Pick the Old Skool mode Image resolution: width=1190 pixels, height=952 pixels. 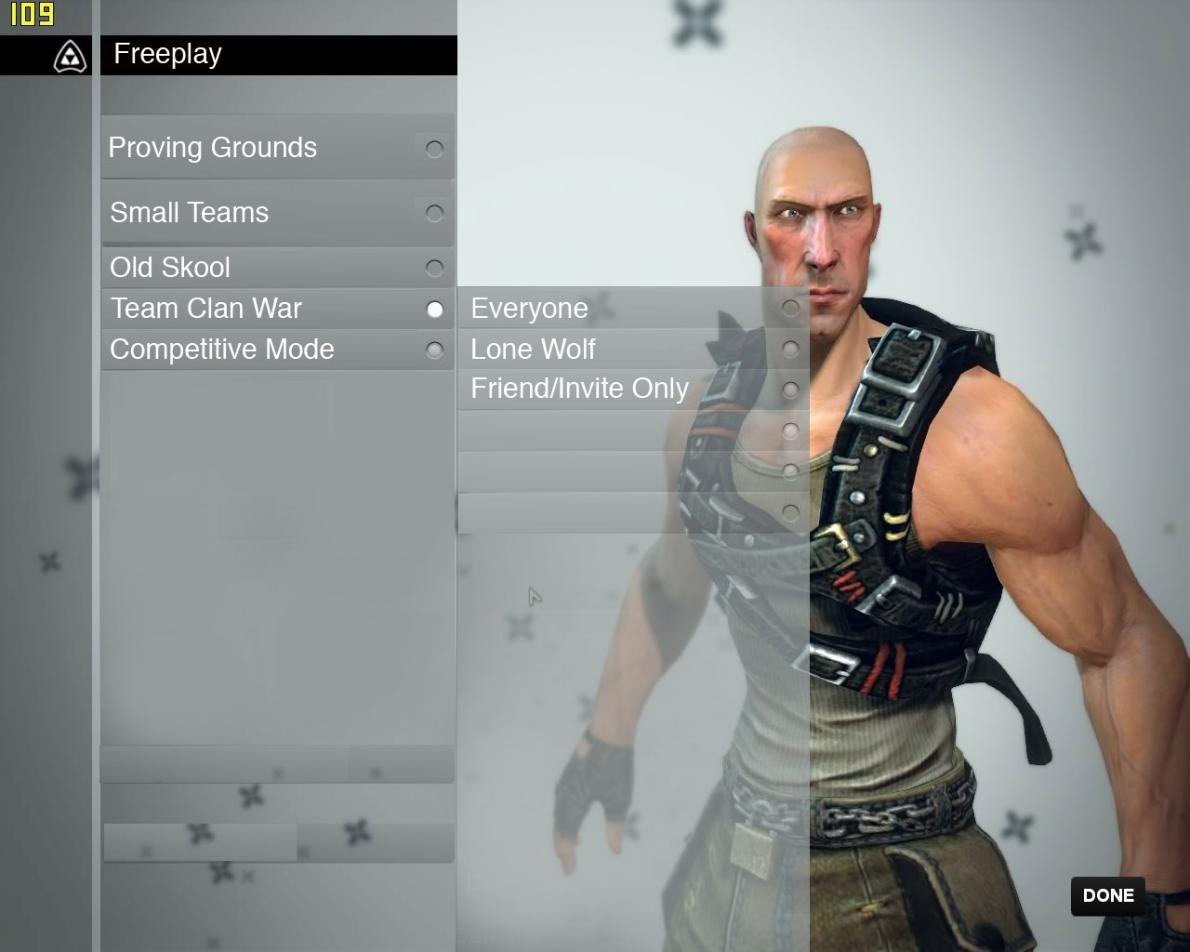(277, 268)
